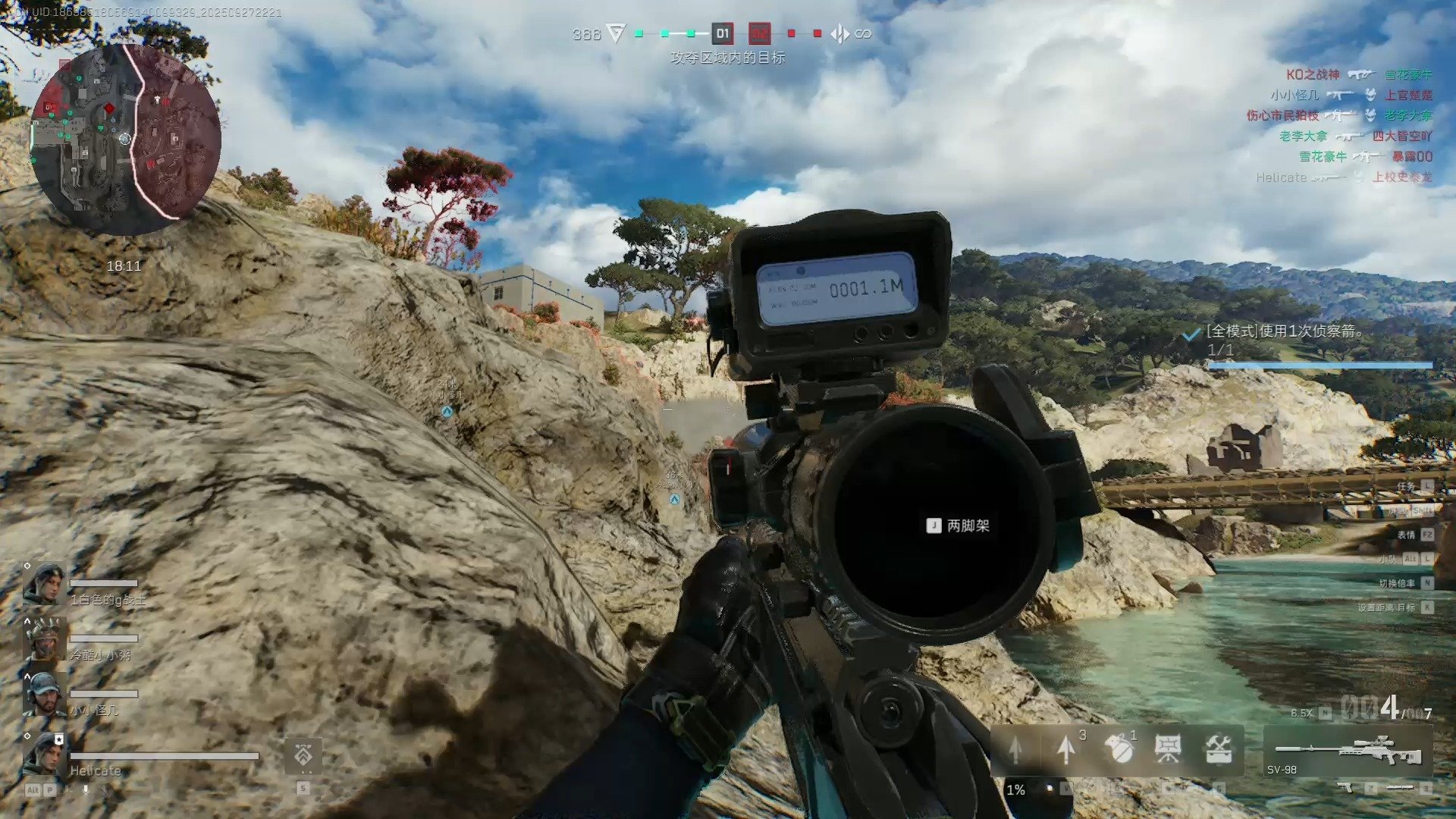This screenshot has width=1456, height=819.
Task: Open the circular minimap
Action: 126,140
